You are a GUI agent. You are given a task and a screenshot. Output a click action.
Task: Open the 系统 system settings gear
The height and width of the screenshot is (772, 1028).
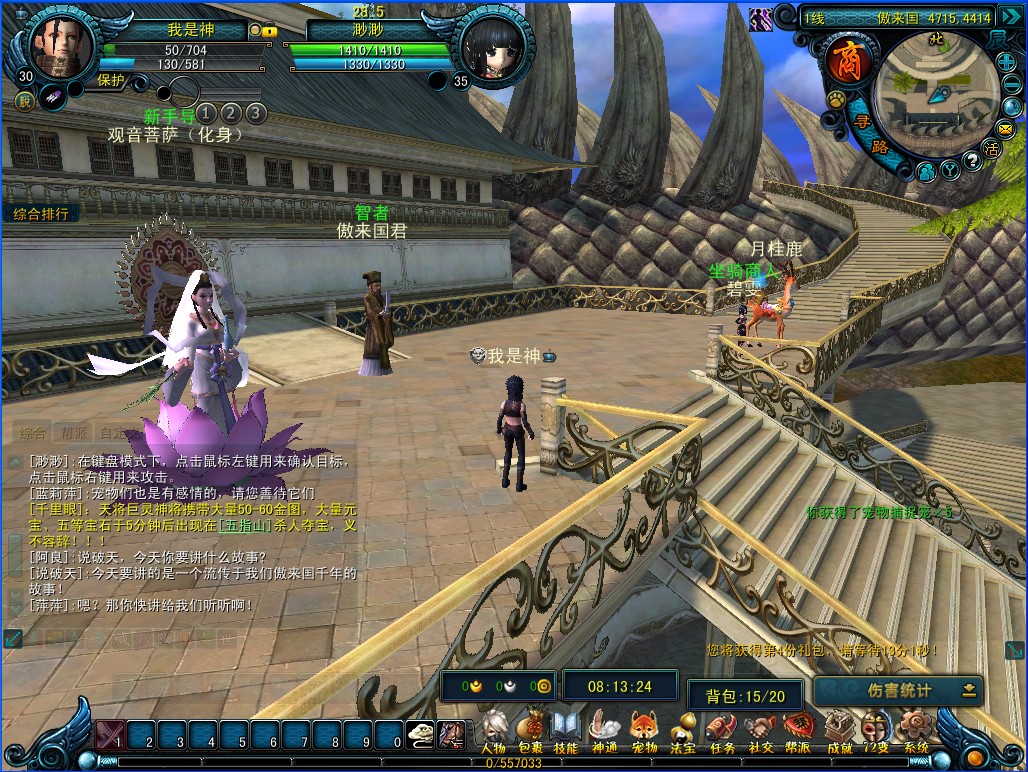click(x=915, y=731)
